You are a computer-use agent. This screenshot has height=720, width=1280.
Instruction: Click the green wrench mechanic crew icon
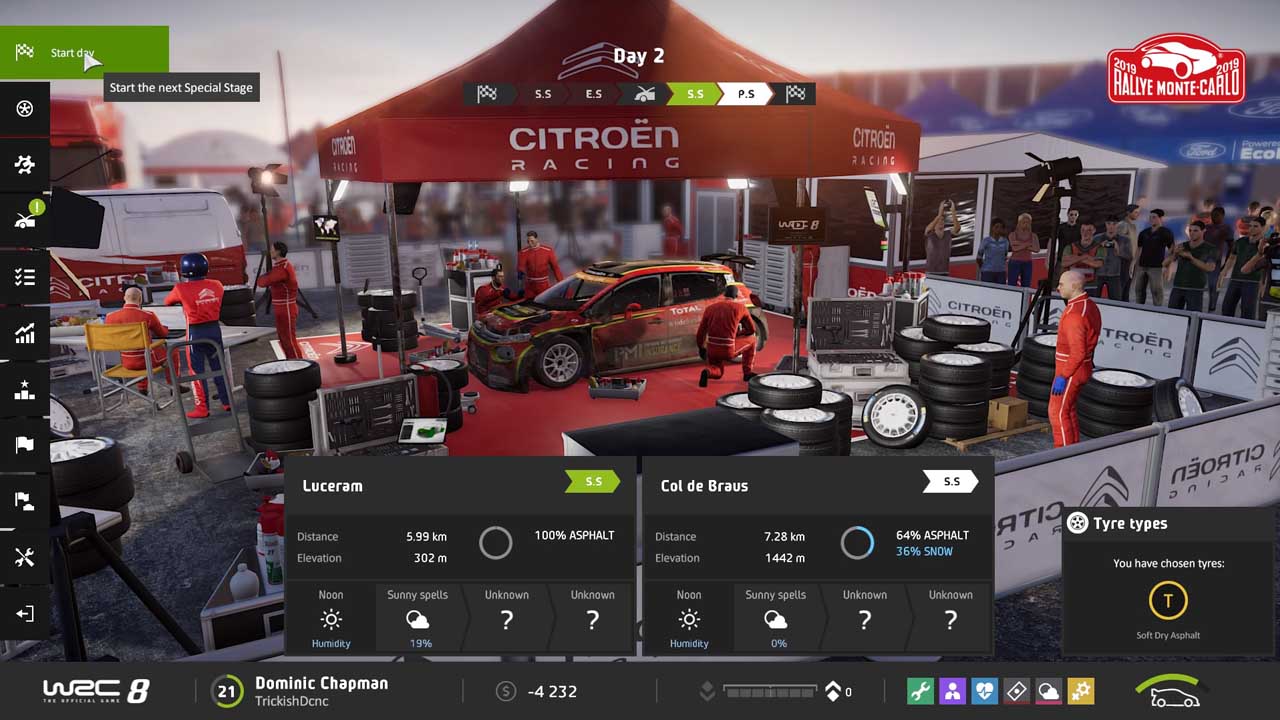920,691
